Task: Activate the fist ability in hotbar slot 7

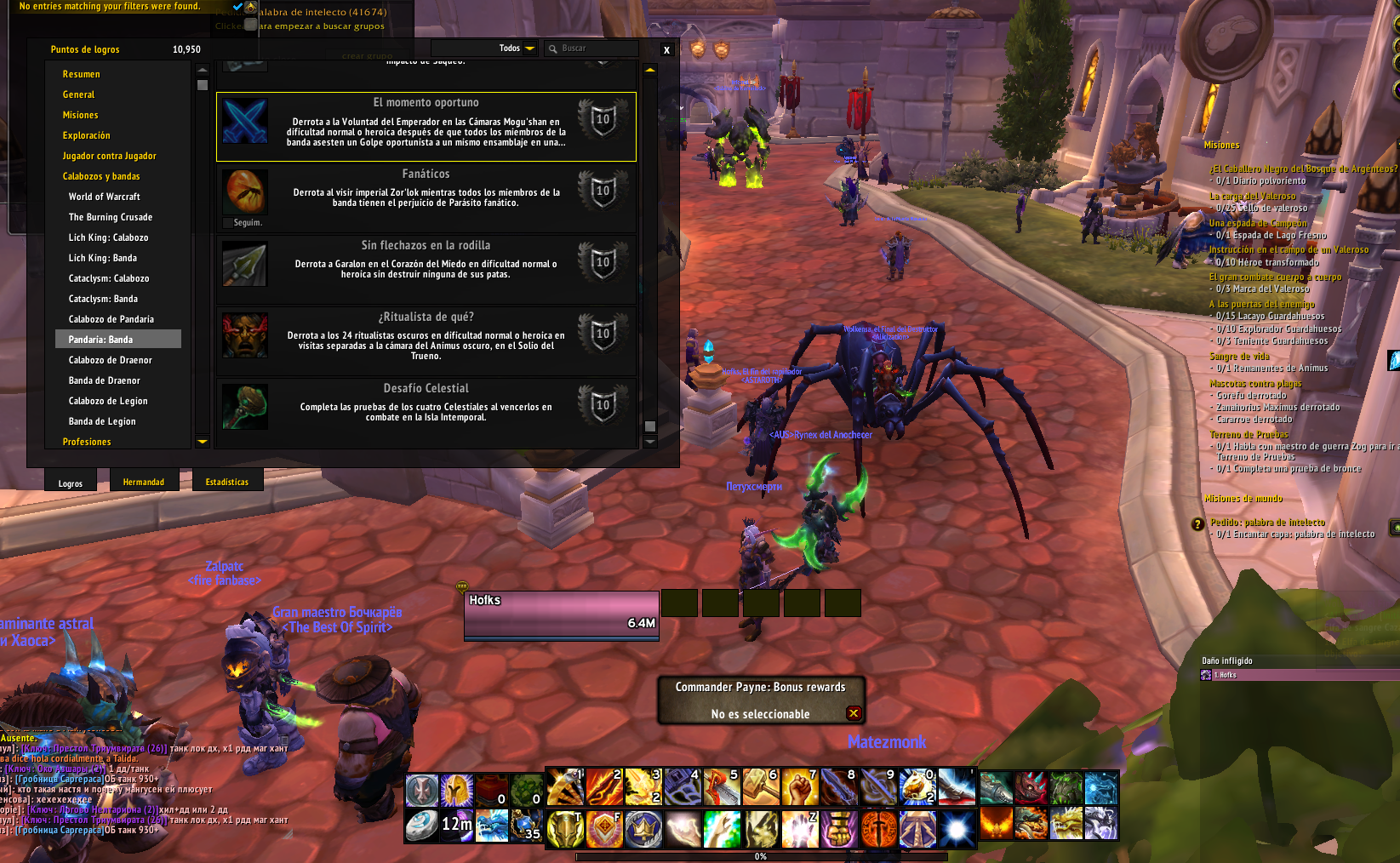Action: click(800, 786)
